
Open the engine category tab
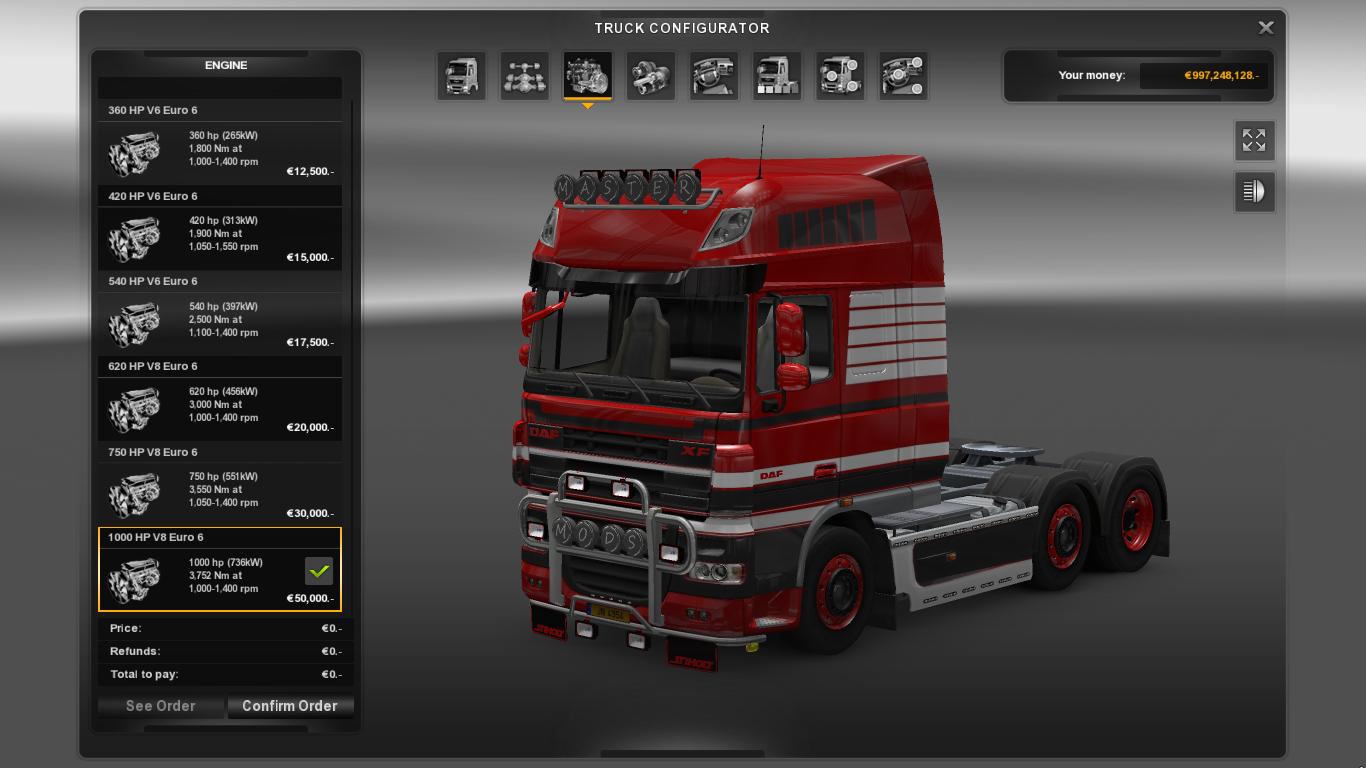click(x=587, y=76)
